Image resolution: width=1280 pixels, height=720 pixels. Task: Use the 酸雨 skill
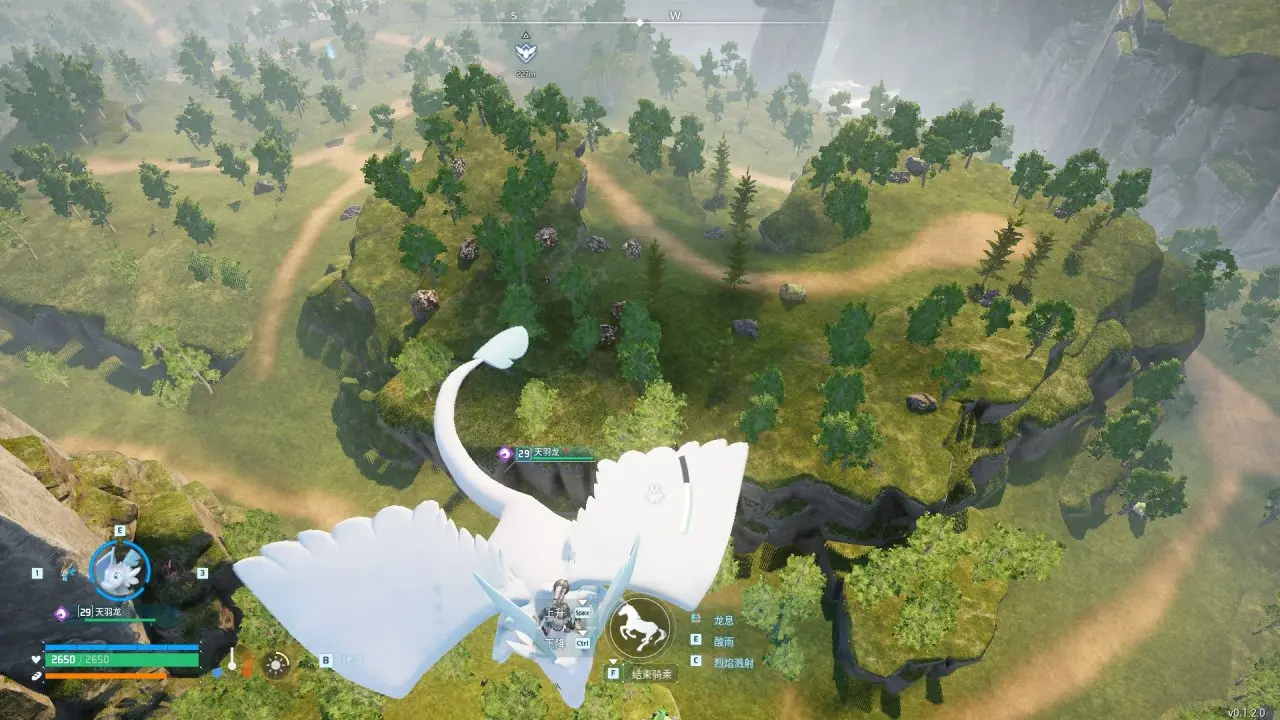pos(723,640)
